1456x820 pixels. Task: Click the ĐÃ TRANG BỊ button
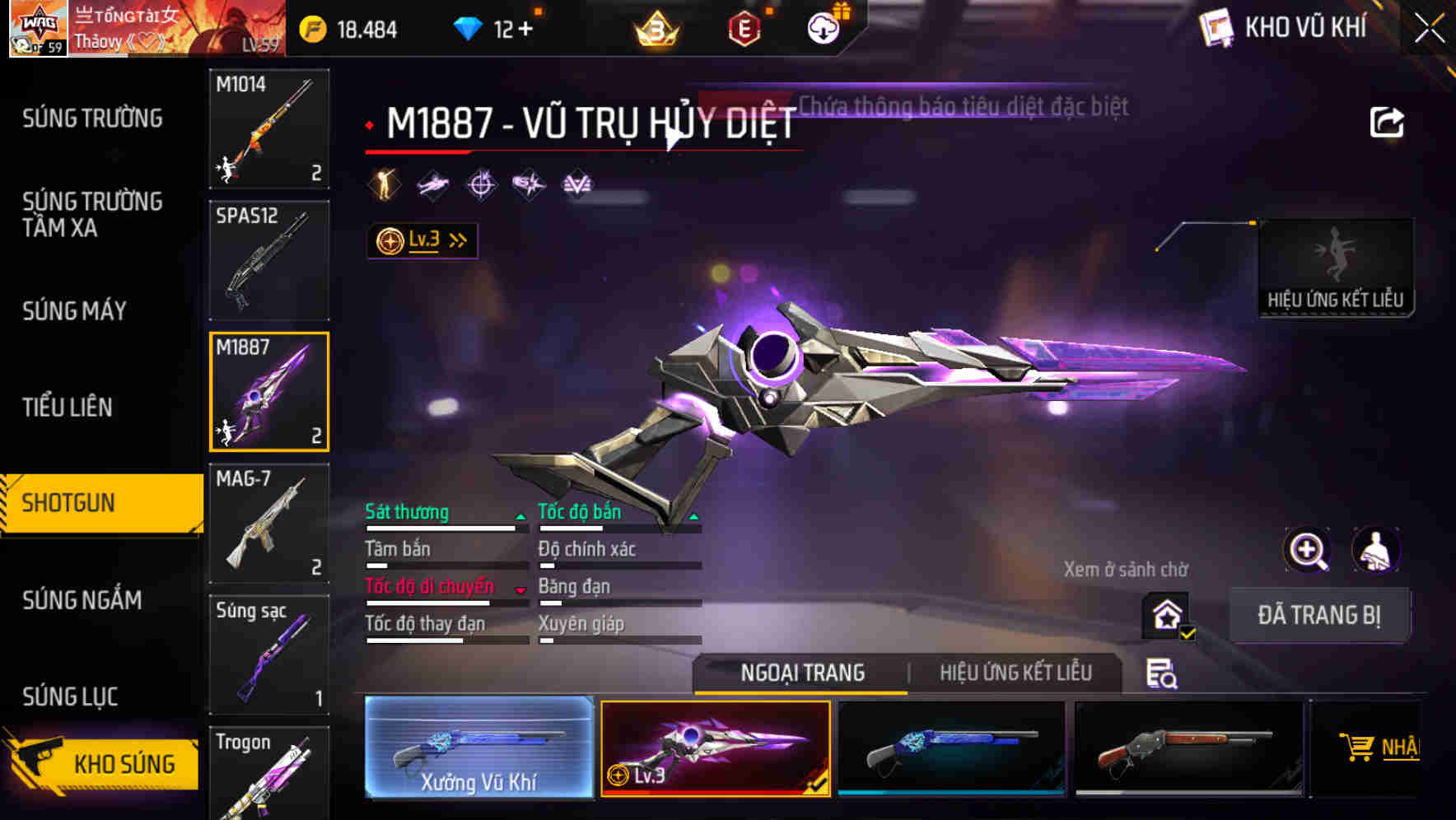pyautogui.click(x=1319, y=615)
